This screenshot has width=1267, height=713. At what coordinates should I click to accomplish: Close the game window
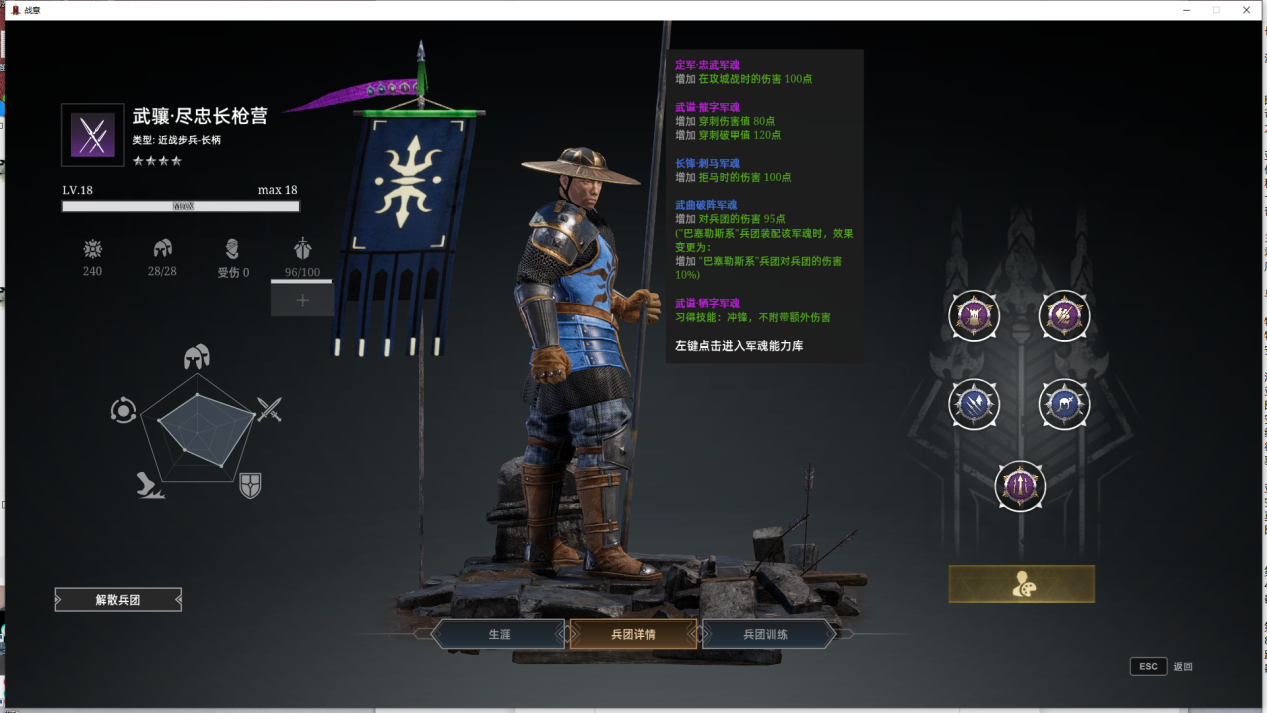pyautogui.click(x=1246, y=10)
